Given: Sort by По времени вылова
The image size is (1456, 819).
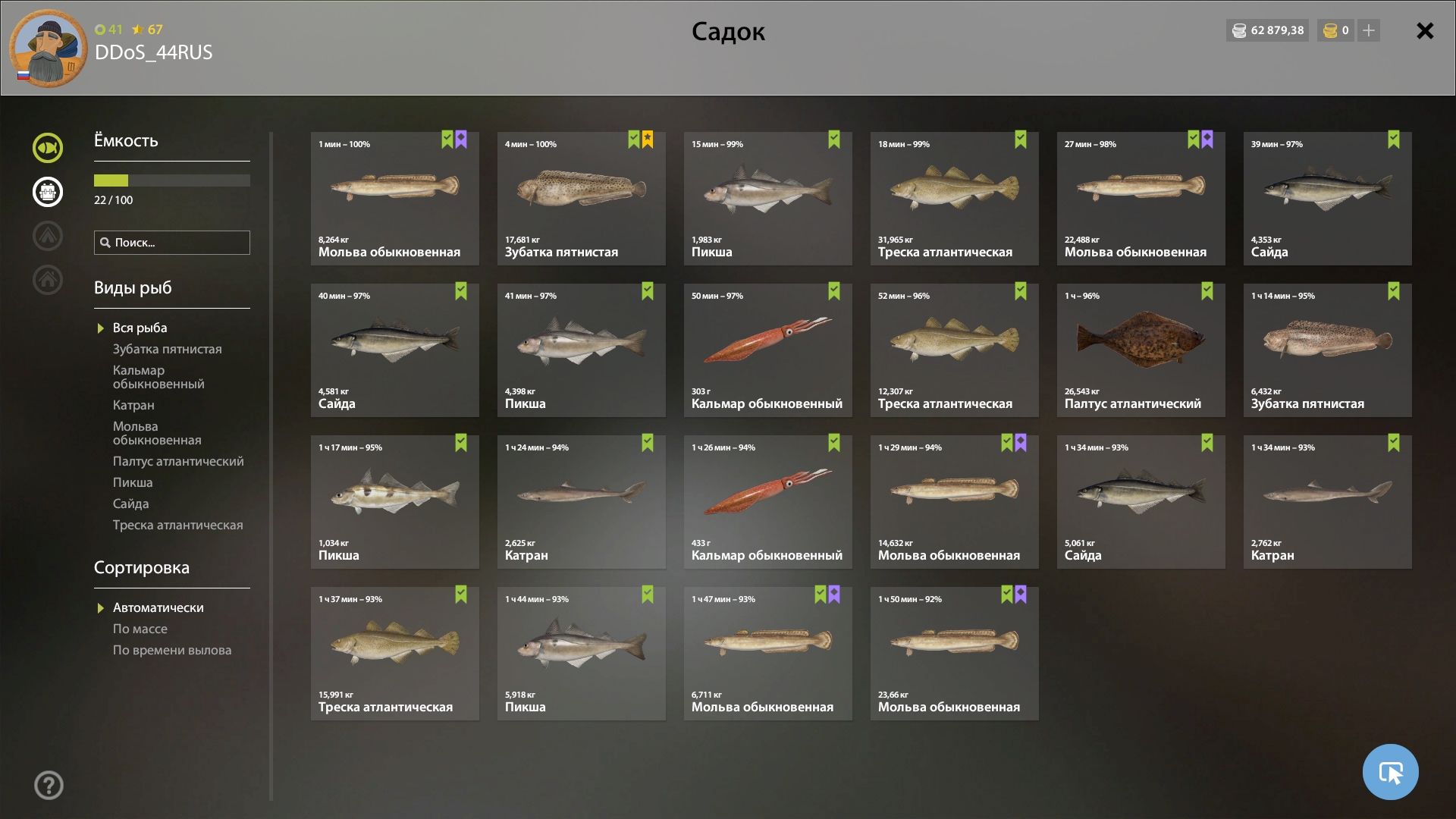Looking at the screenshot, I should click(x=172, y=650).
